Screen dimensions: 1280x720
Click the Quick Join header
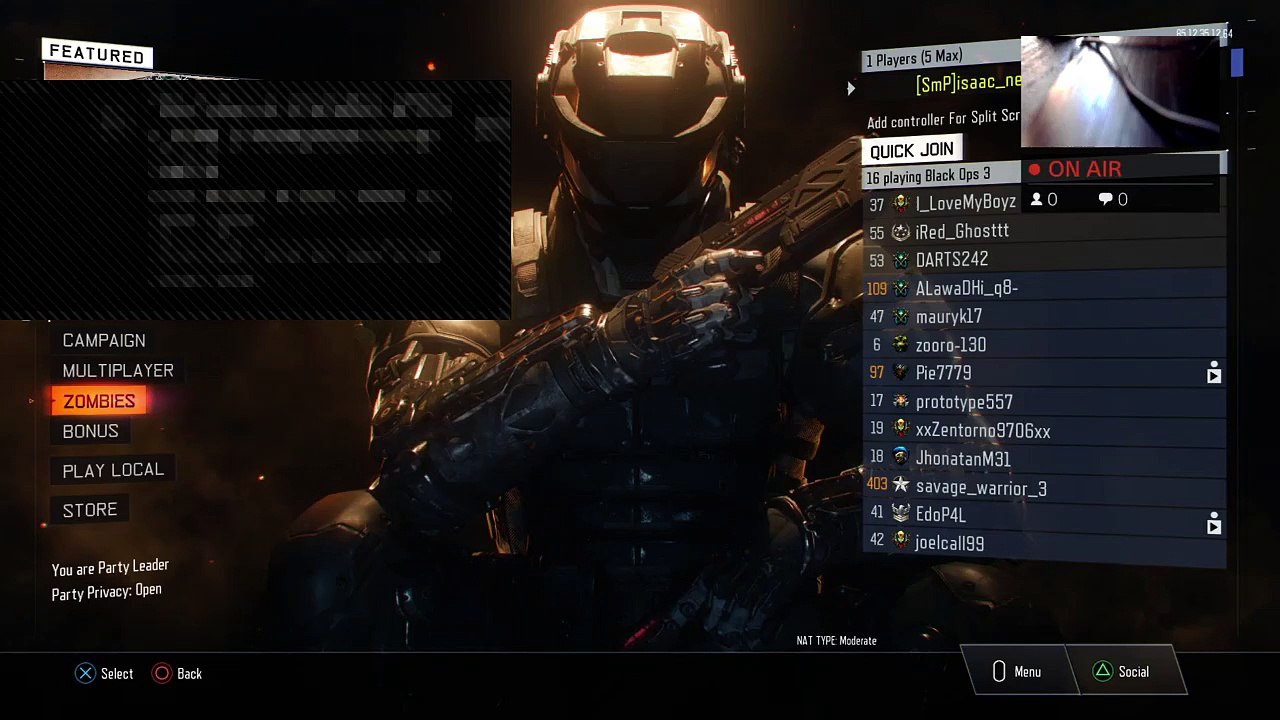(x=911, y=150)
